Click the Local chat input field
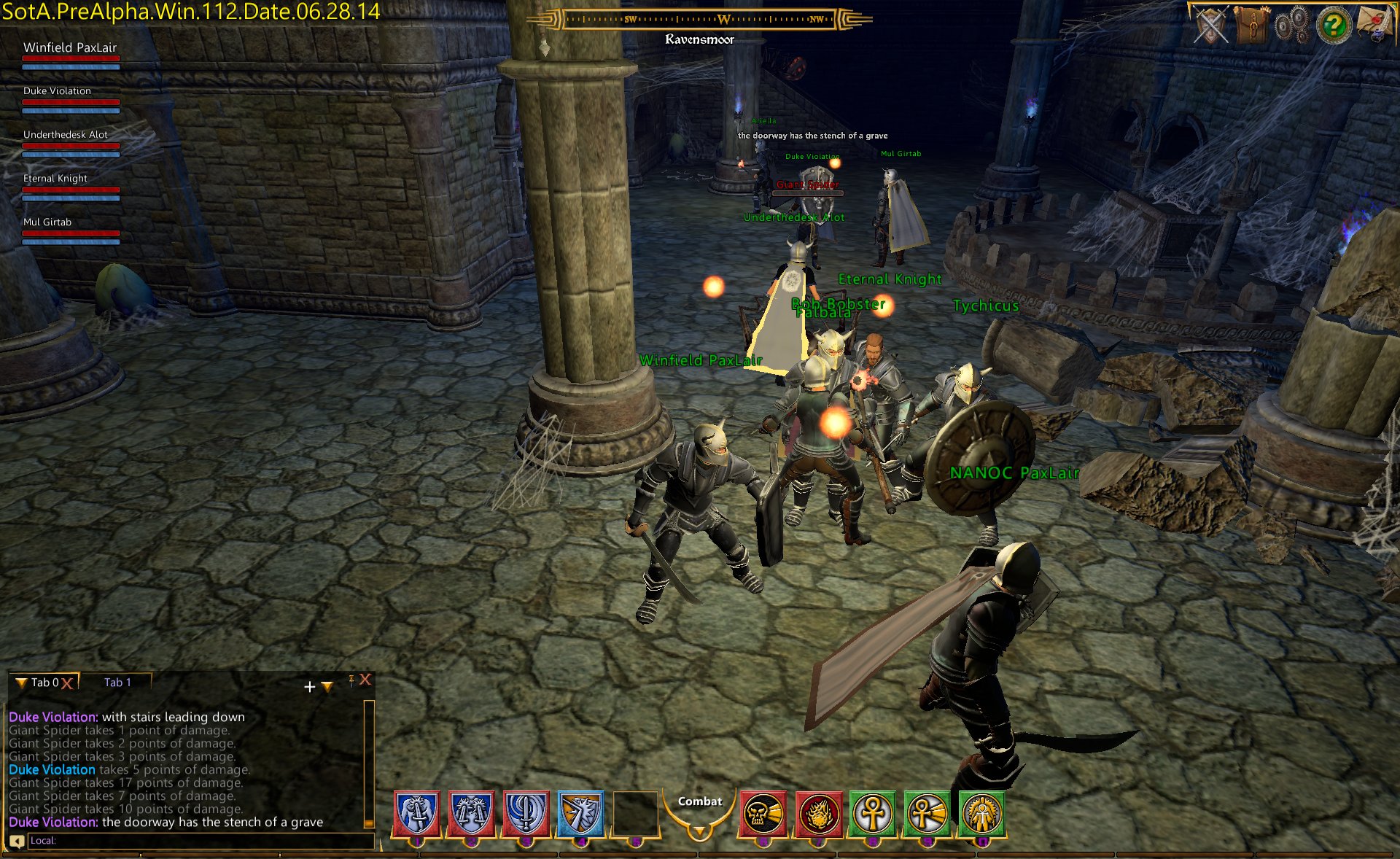 201,841
